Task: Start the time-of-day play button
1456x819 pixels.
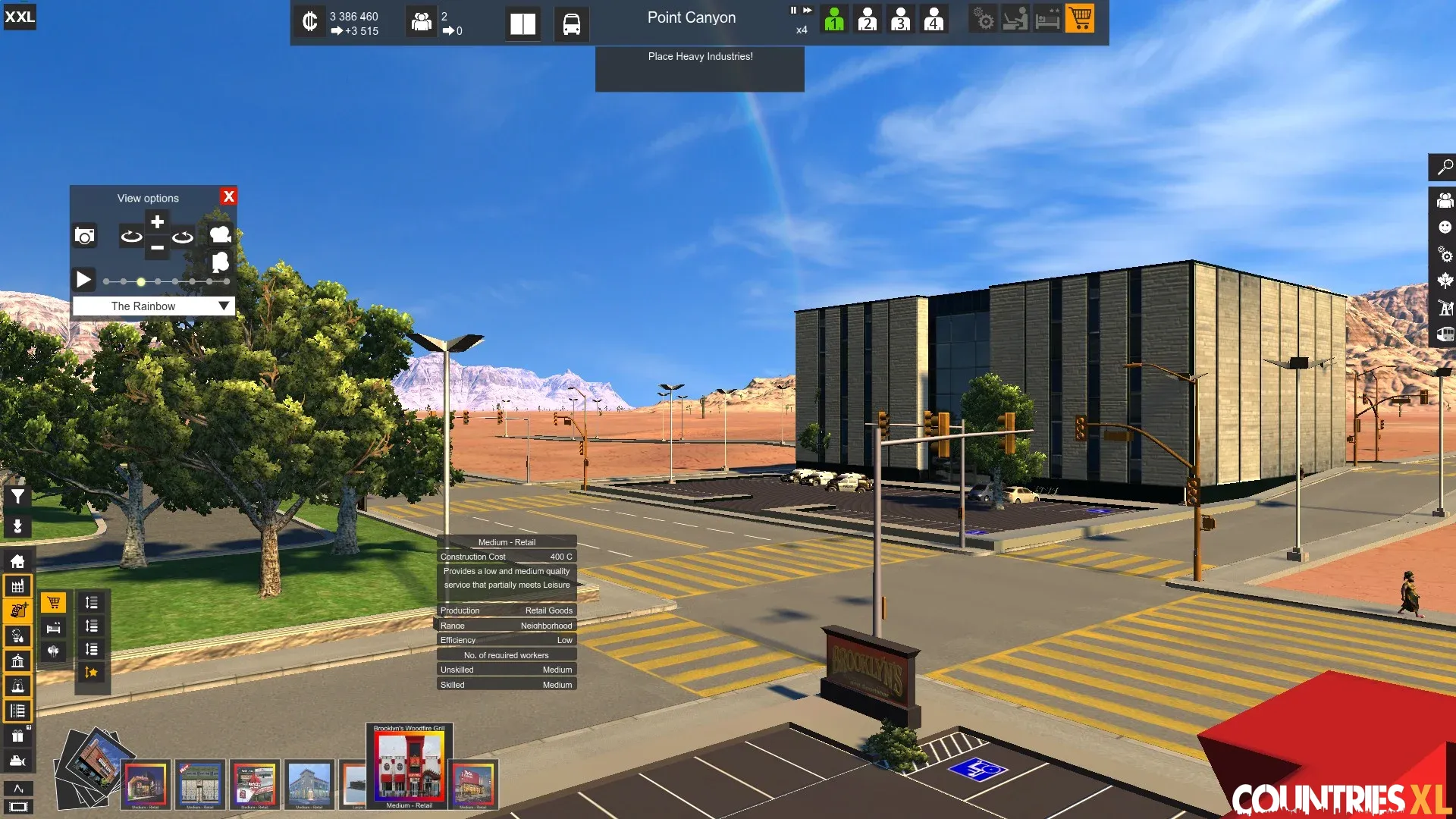Action: (83, 280)
